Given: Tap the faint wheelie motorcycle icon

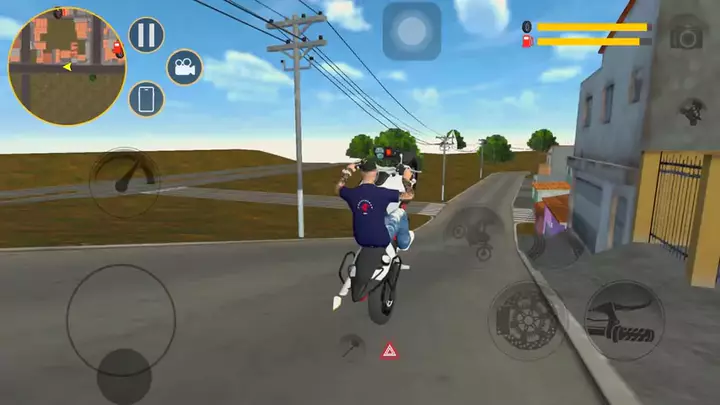Looking at the screenshot, I should [x=474, y=234].
